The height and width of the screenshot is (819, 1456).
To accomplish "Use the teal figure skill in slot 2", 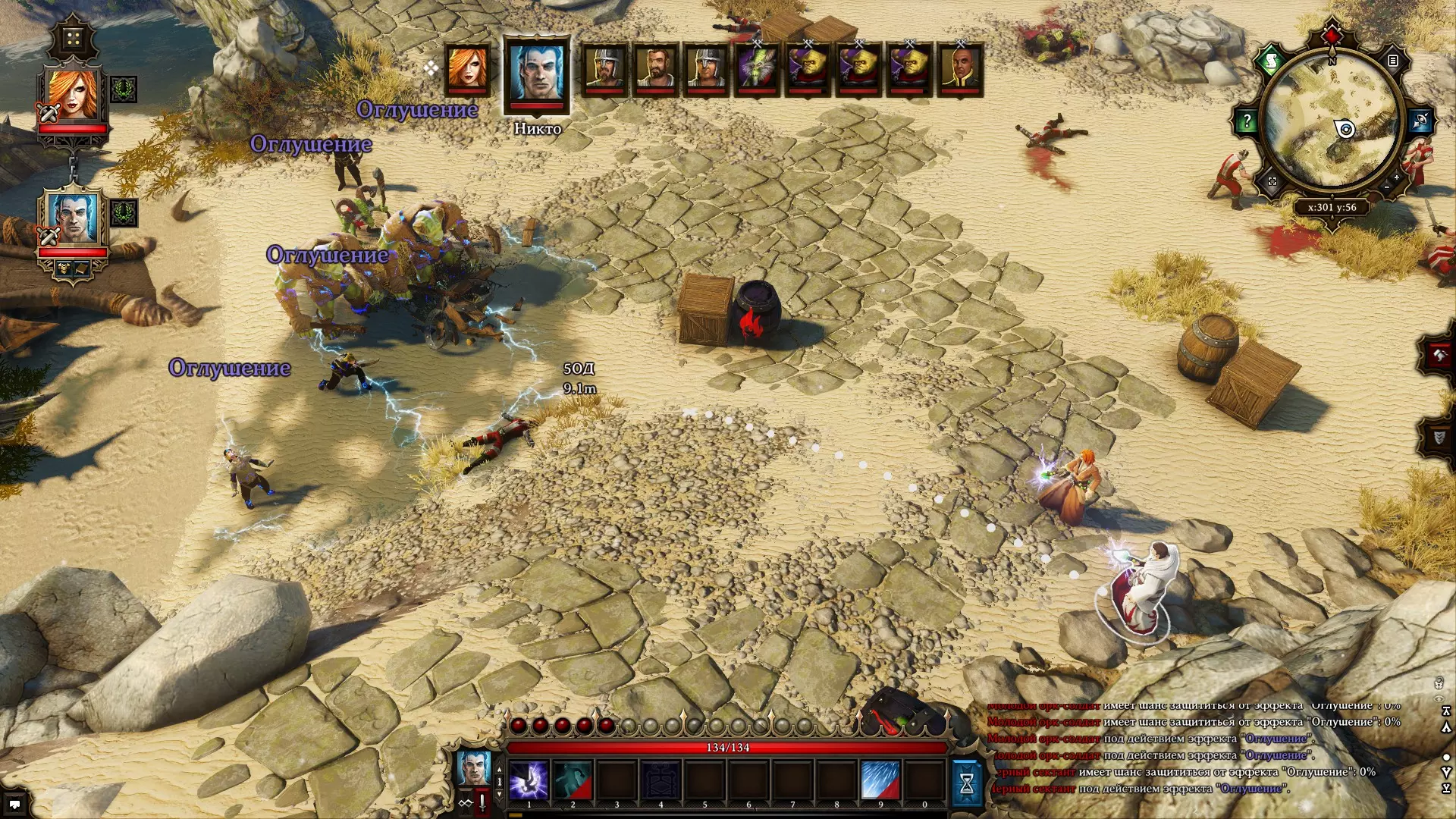I will (573, 780).
